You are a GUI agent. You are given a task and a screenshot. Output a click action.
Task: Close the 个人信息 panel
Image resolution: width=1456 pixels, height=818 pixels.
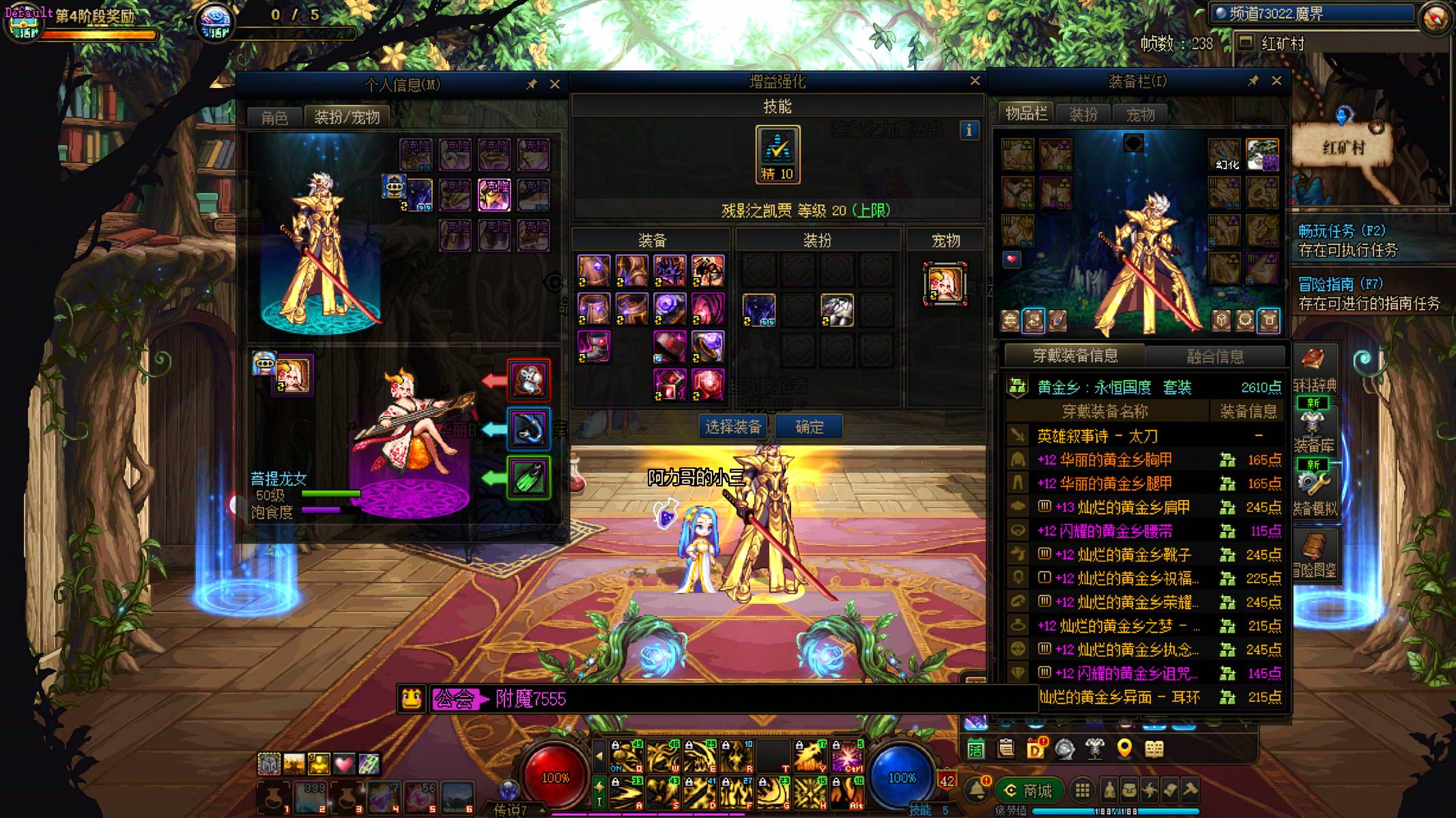point(555,84)
